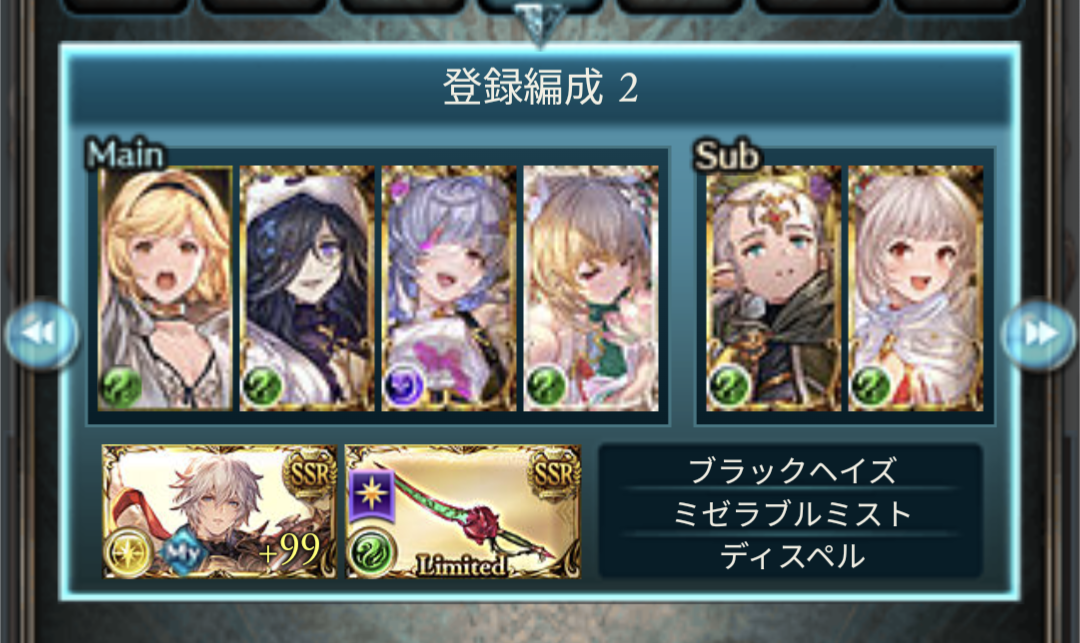Select the blonde main character portrait
Screen dimensions: 1080x643
coord(166,288)
